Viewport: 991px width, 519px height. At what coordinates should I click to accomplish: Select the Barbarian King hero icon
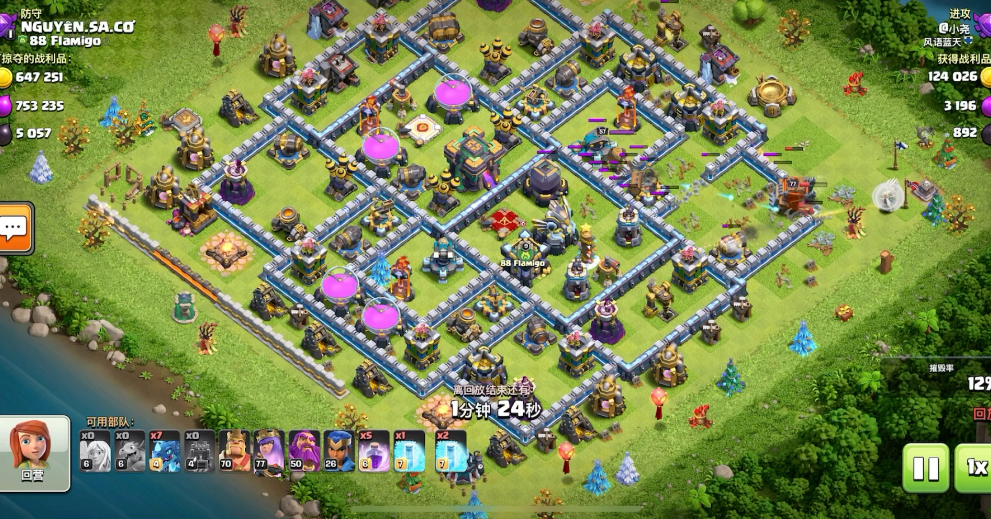235,451
